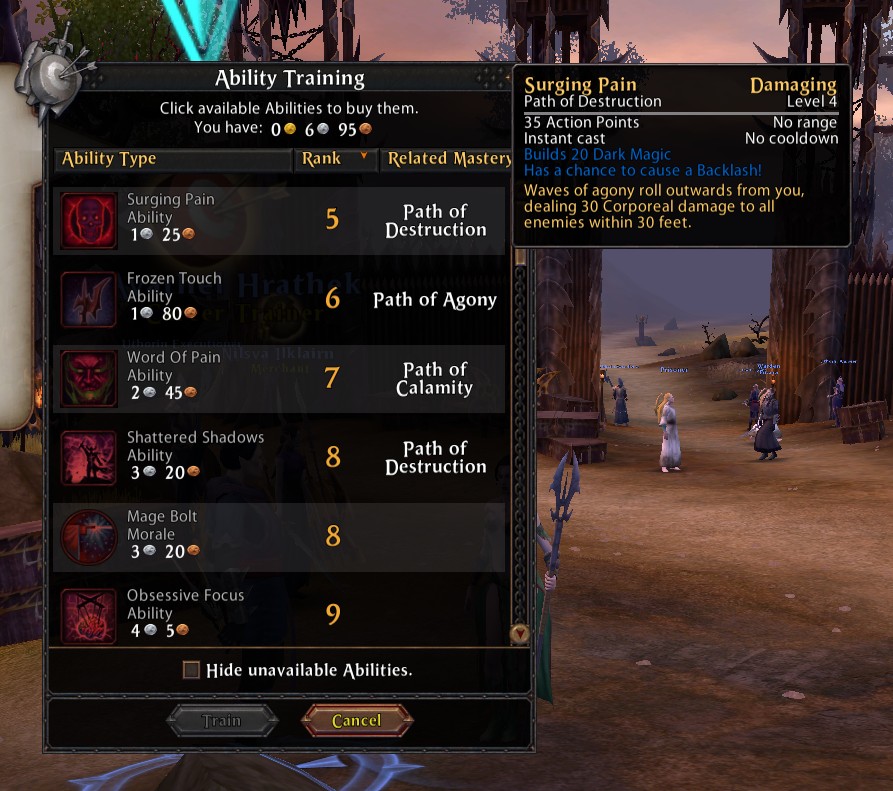Screen dimensions: 893x791
Task: Click the scroll-down arrow of ability list
Action: pos(519,633)
